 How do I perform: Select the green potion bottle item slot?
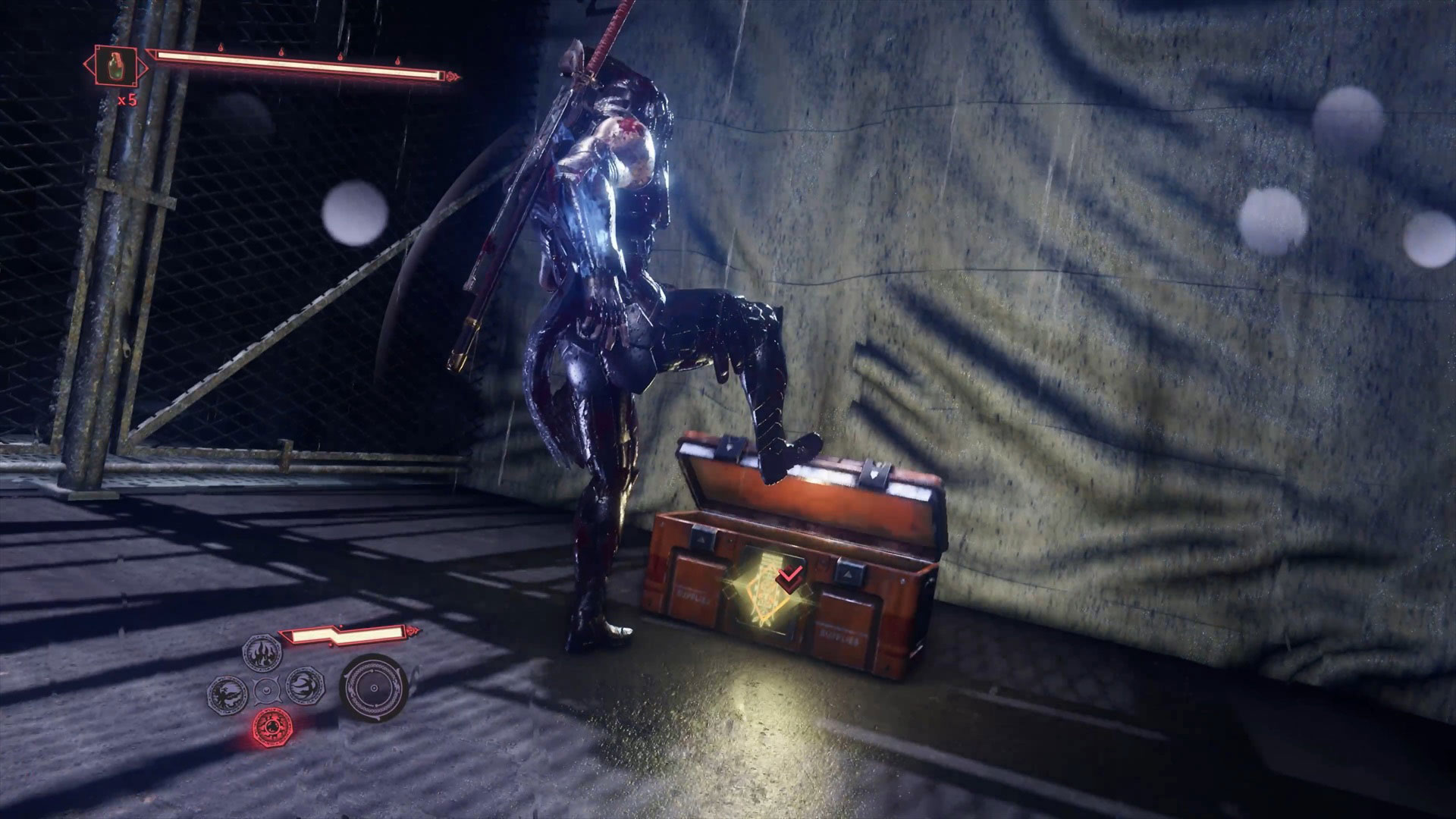(115, 63)
